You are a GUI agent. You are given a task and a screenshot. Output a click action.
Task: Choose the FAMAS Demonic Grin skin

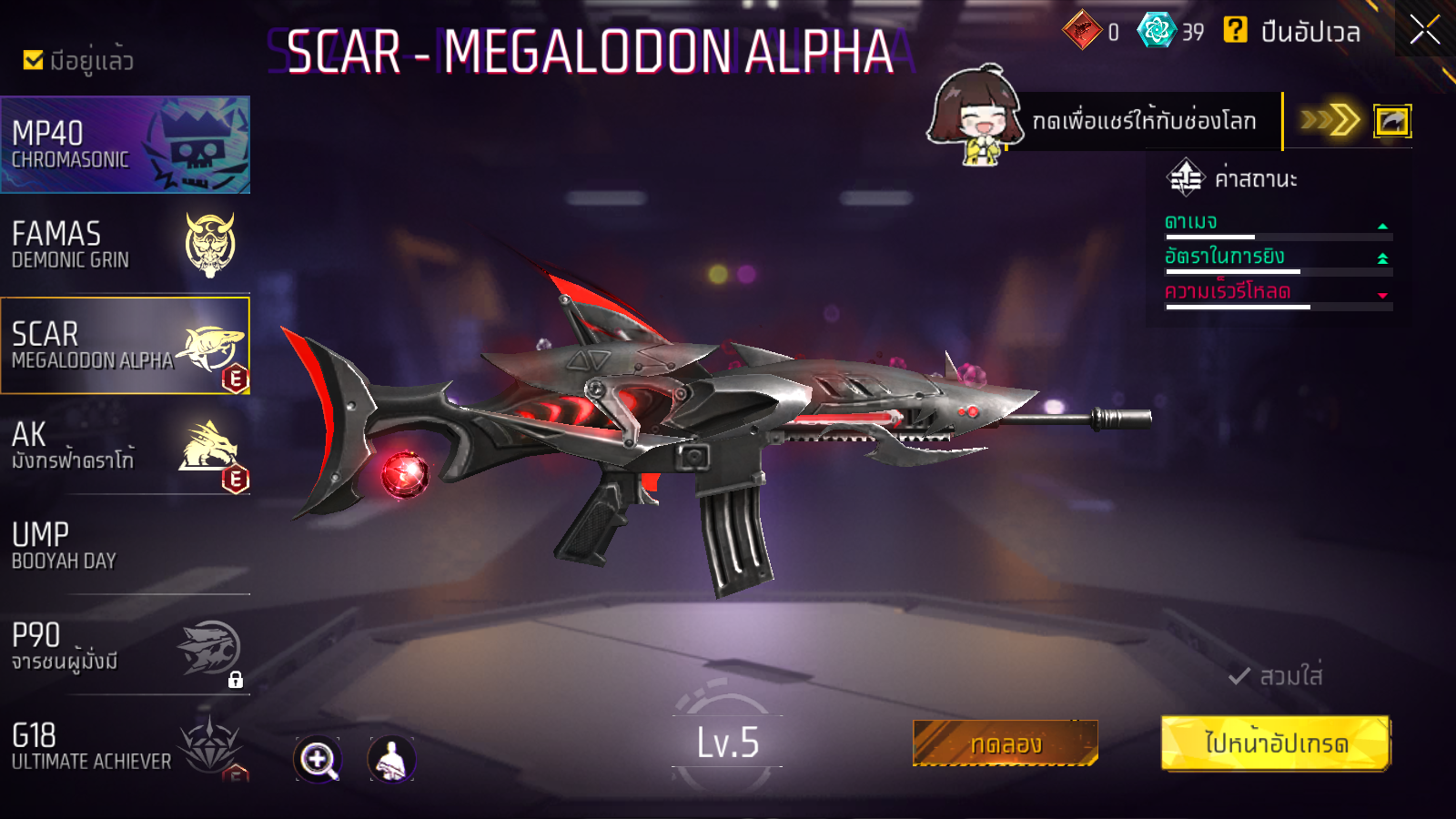(125, 246)
